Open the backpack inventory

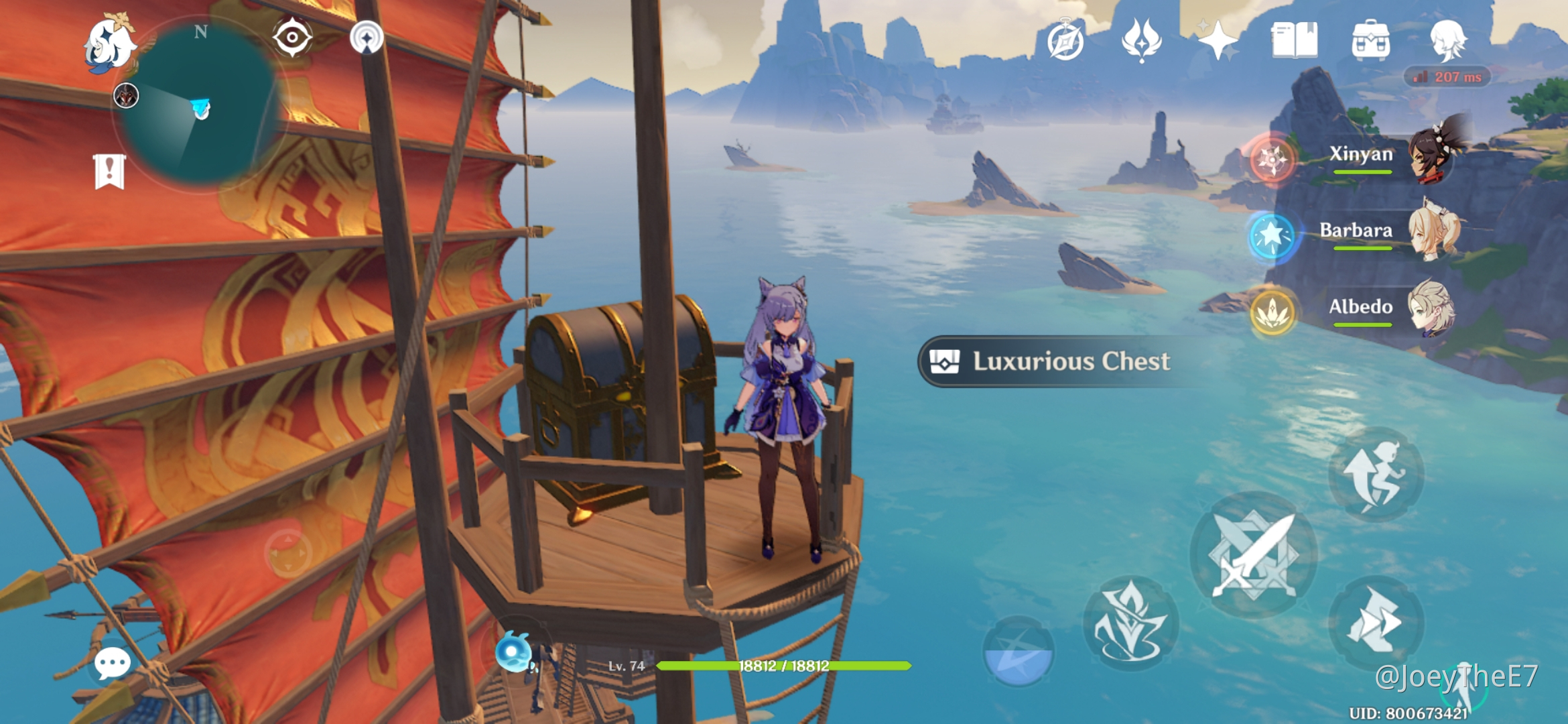tap(1370, 40)
